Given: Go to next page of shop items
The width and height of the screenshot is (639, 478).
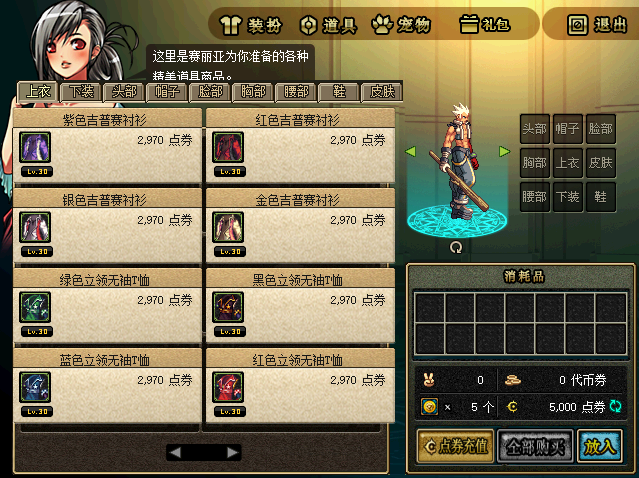Looking at the screenshot, I should [233, 452].
